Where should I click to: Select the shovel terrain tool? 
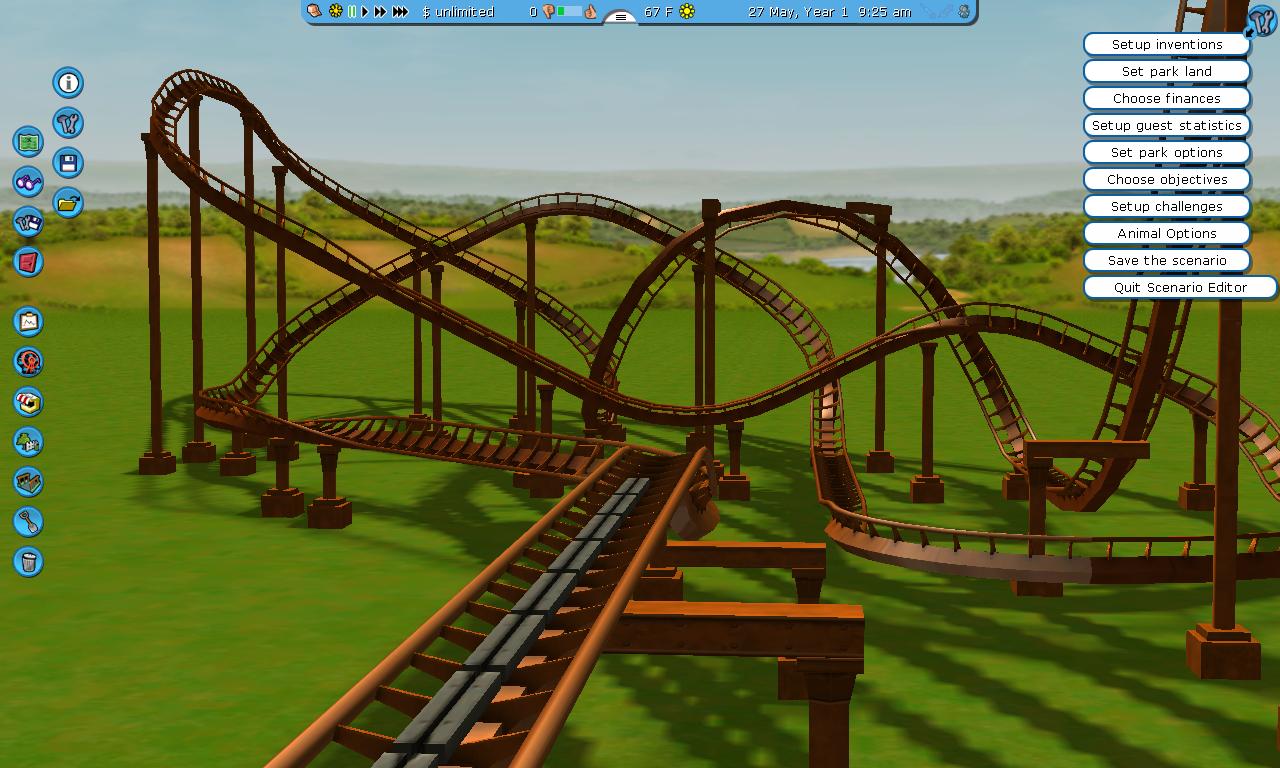(x=28, y=522)
